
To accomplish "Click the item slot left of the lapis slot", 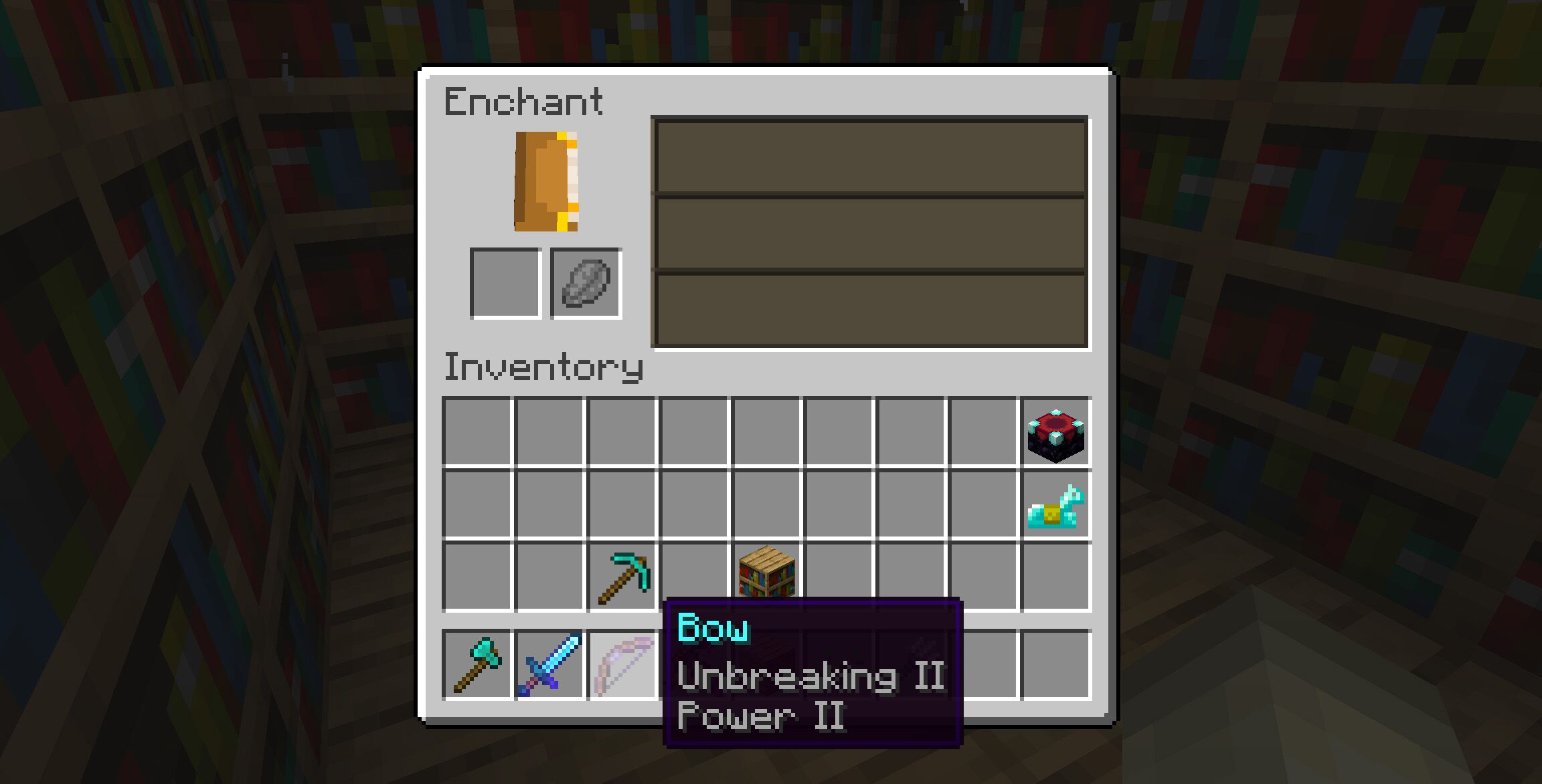I will tap(505, 282).
